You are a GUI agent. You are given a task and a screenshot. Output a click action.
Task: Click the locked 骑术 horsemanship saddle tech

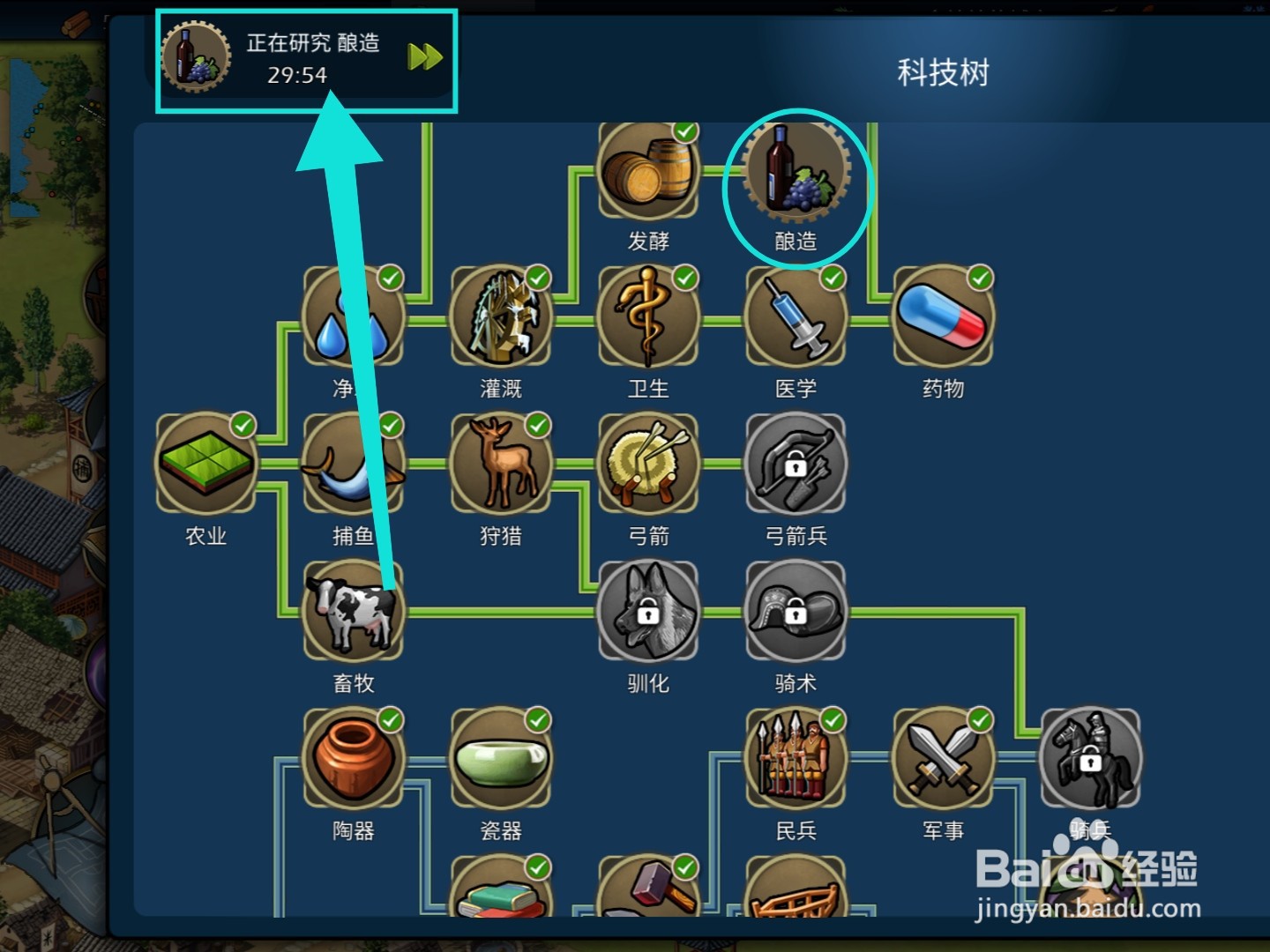796,613
